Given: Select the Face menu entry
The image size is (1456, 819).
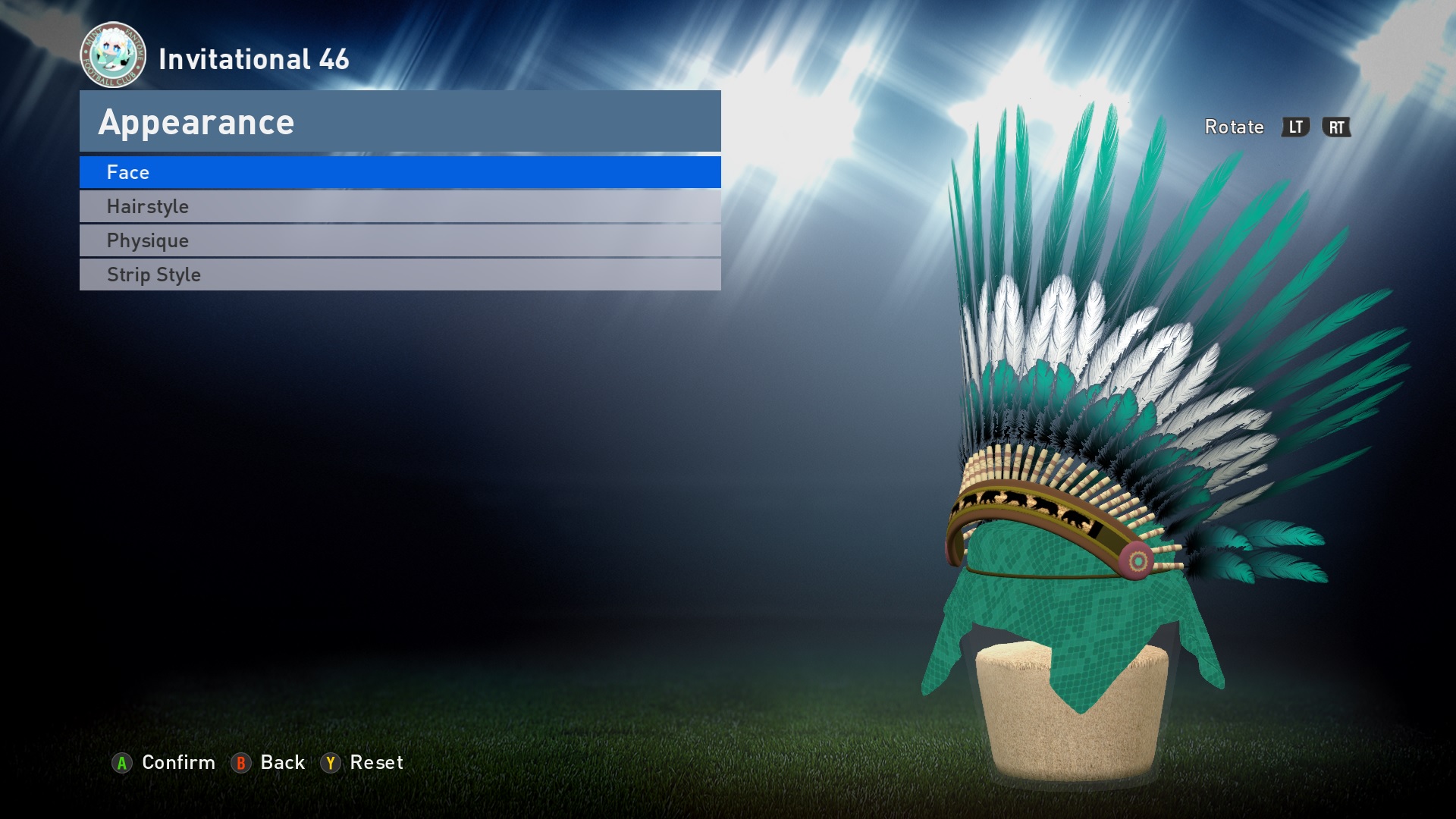Looking at the screenshot, I should (400, 172).
